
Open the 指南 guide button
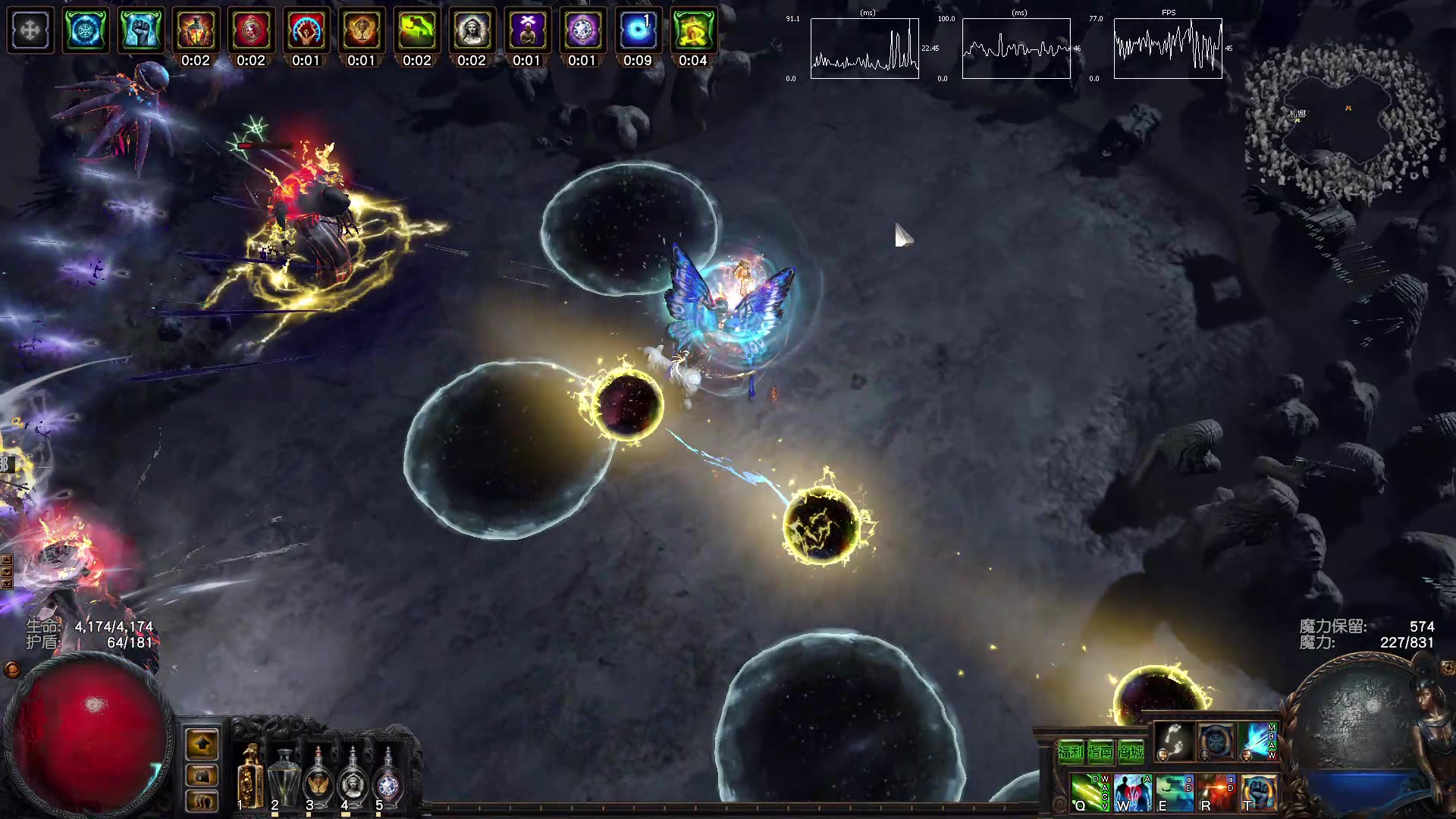(1100, 752)
